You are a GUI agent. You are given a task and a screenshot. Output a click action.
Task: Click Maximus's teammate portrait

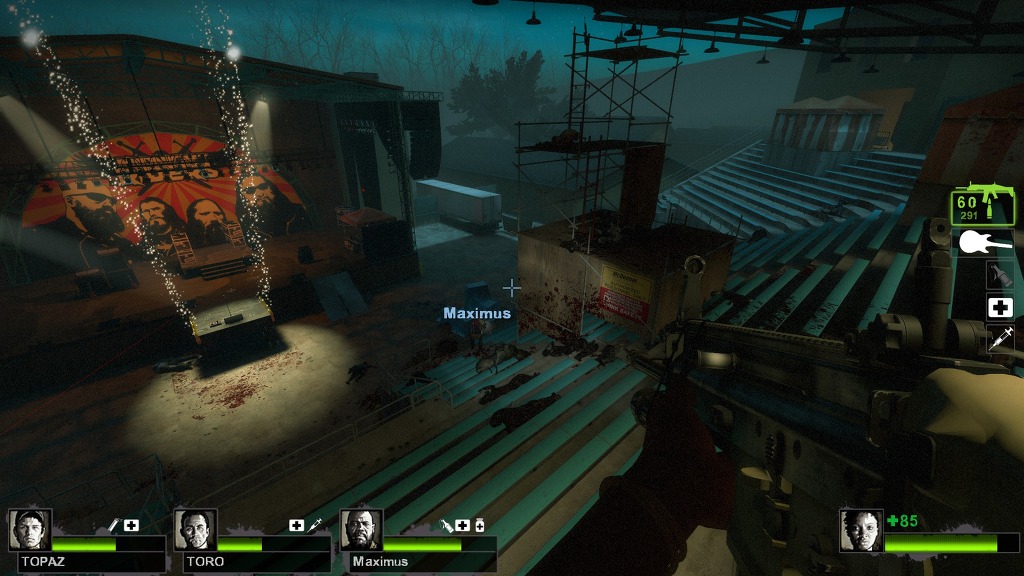361,530
